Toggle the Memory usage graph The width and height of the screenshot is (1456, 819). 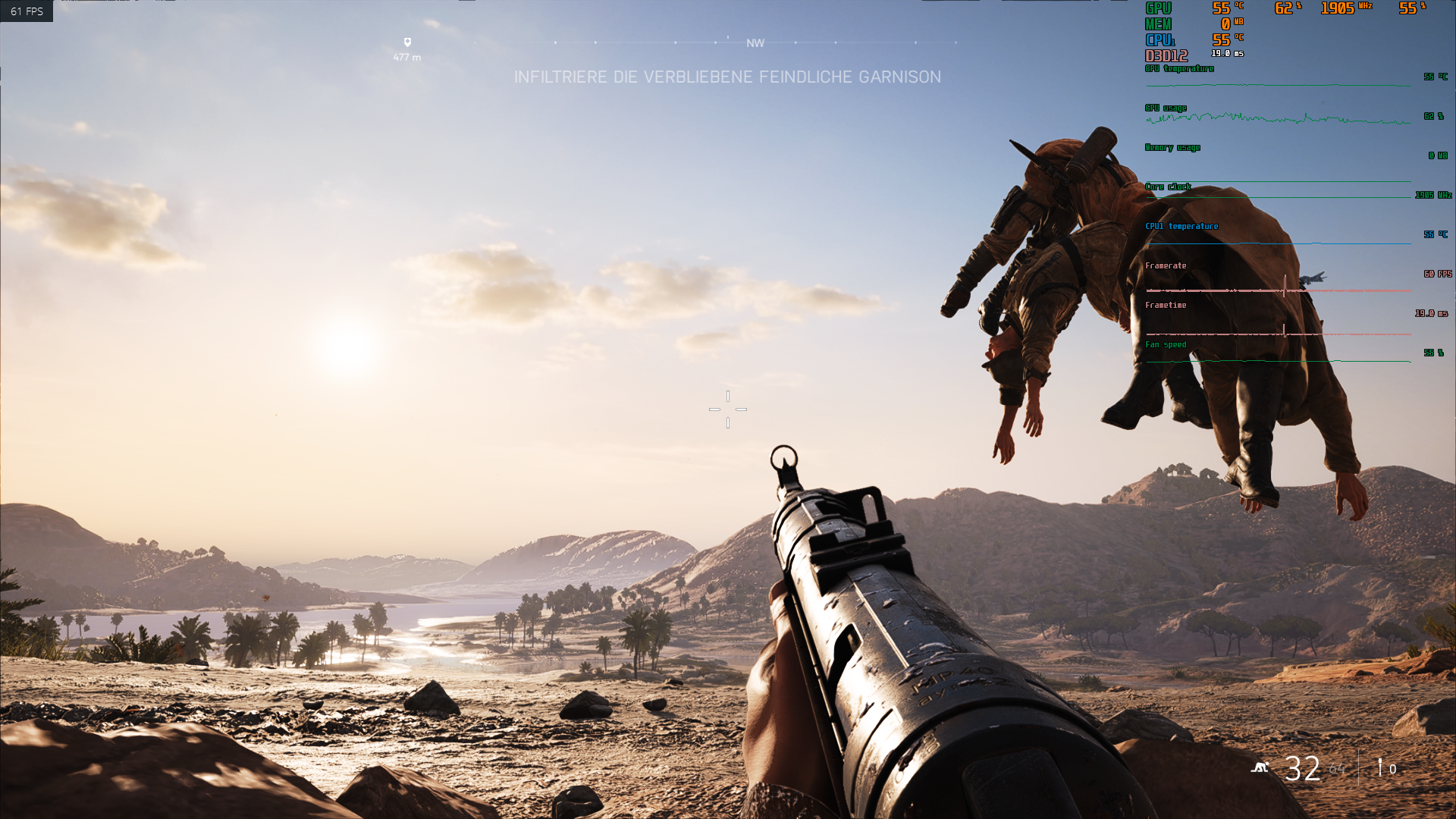(1172, 147)
